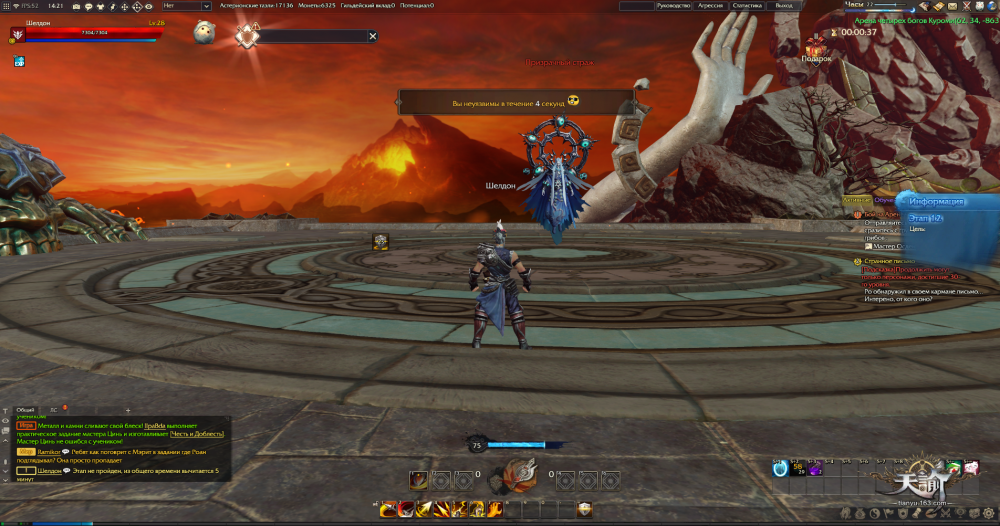Screen dimensions: 1000x526
Task: Click the Выход exit button
Action: [x=784, y=6]
